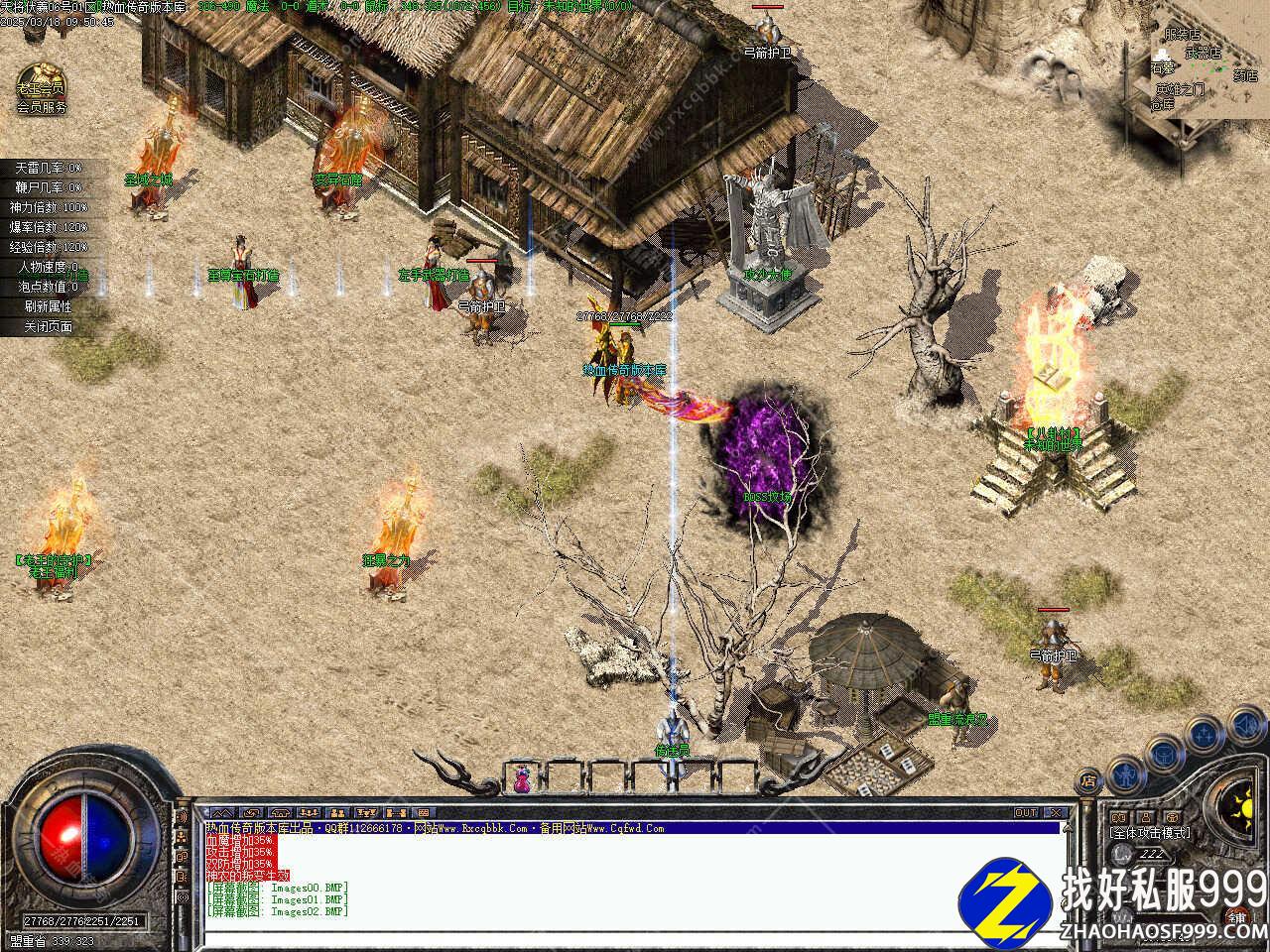
Task: Switch the 全体攻击模式 attack mode label
Action: click(1150, 833)
